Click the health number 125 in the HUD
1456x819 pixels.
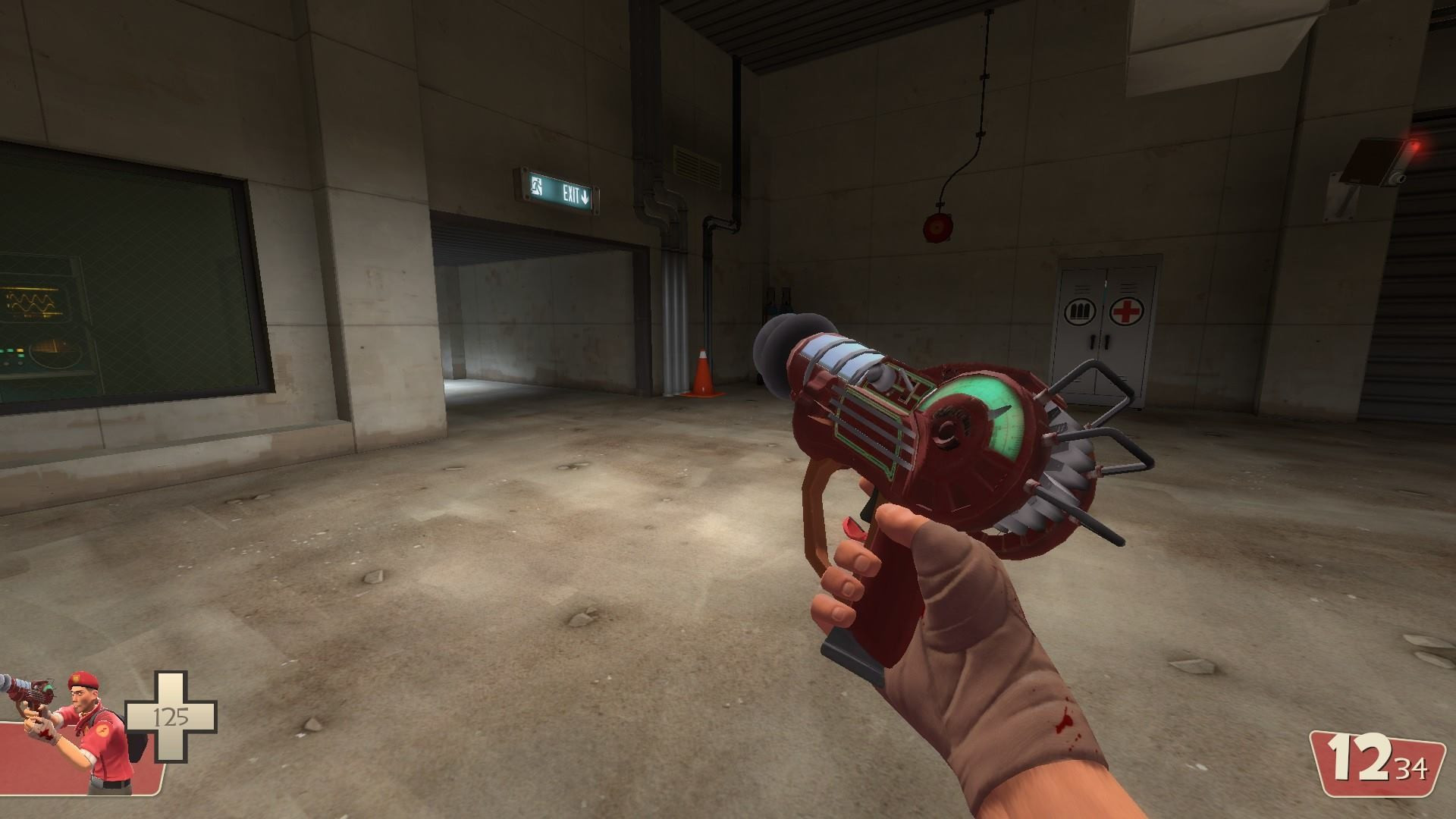(x=171, y=717)
